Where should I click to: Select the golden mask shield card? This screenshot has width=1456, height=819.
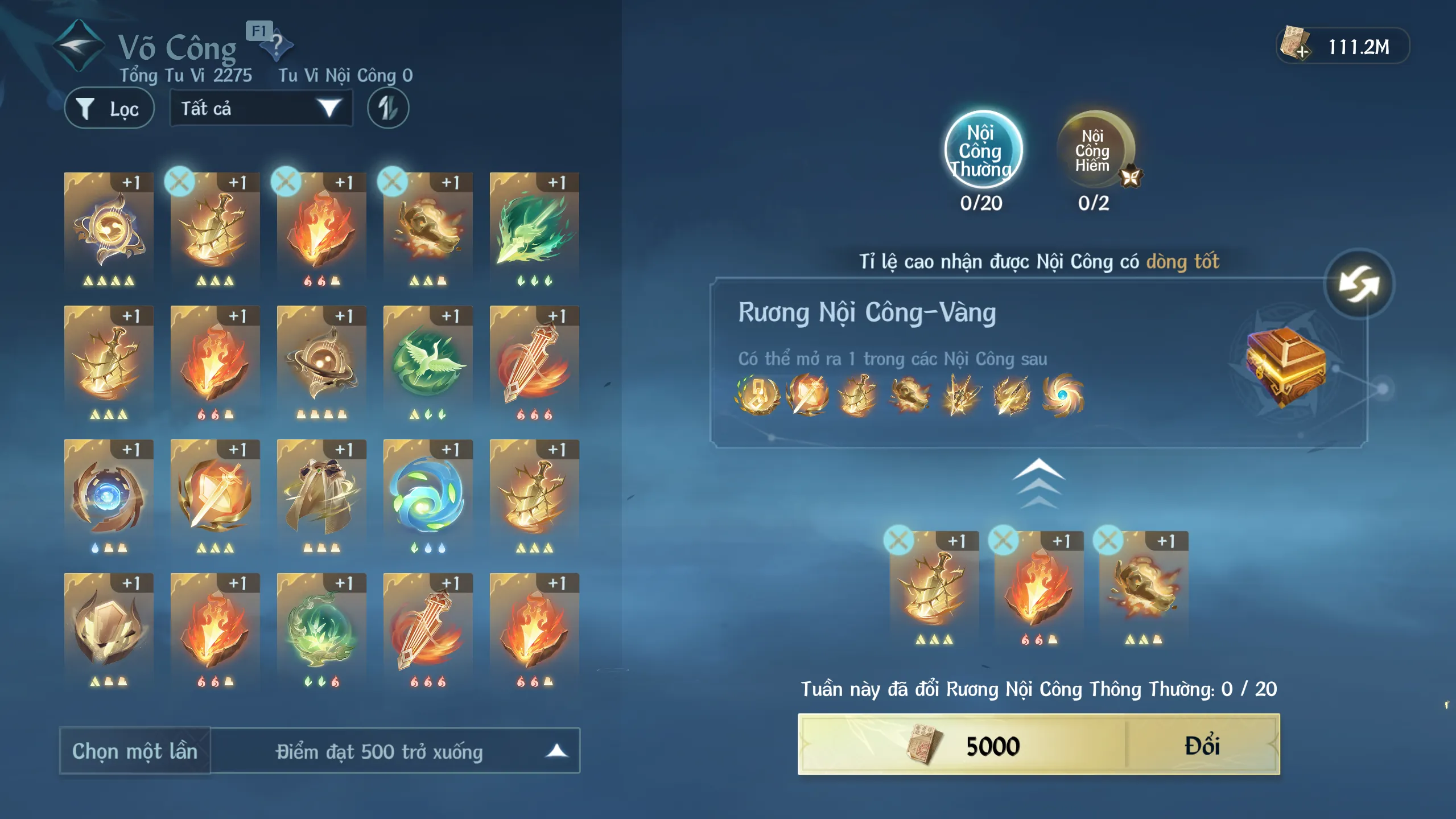coord(109,630)
